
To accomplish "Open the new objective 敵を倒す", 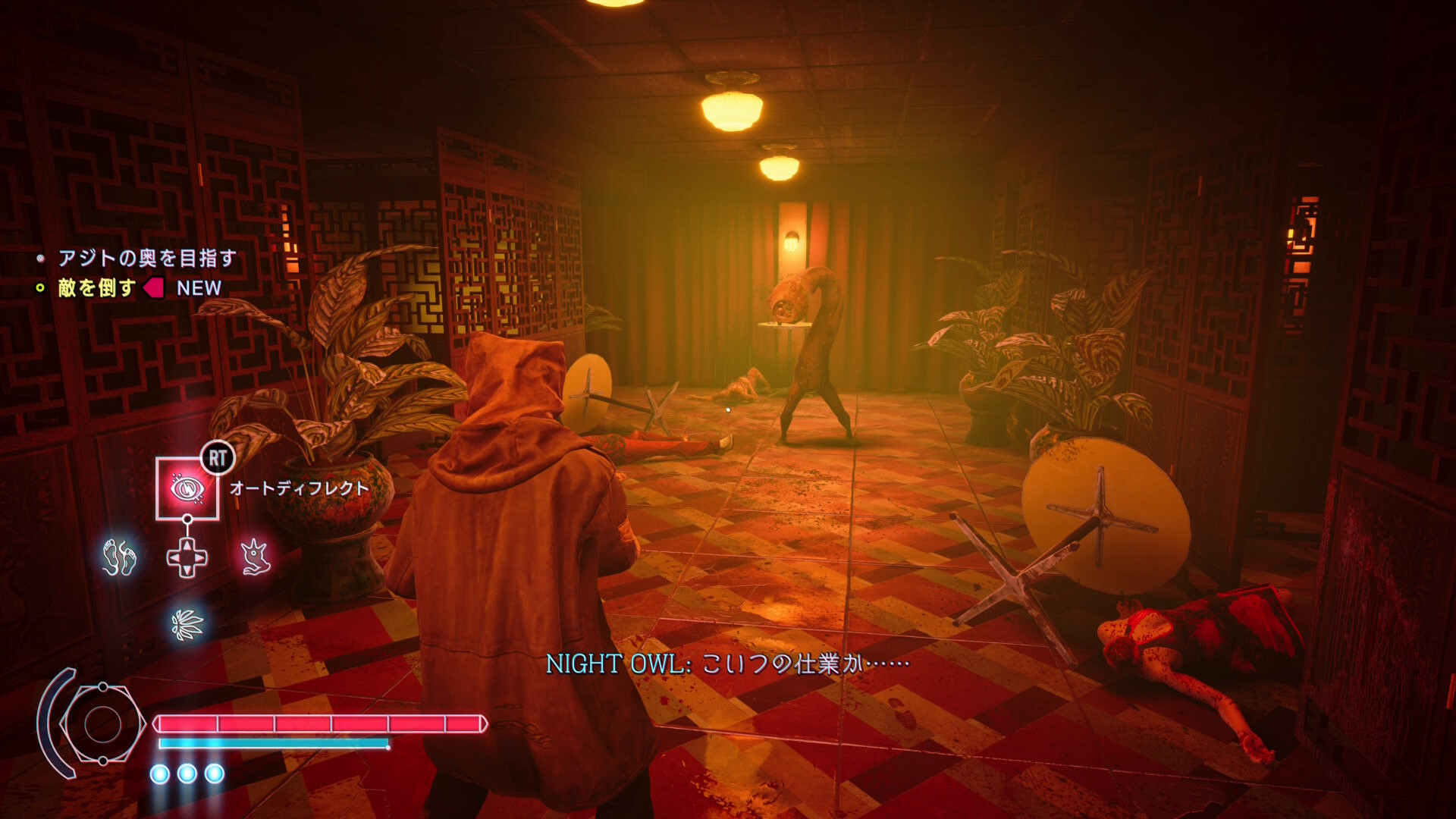I will [97, 288].
